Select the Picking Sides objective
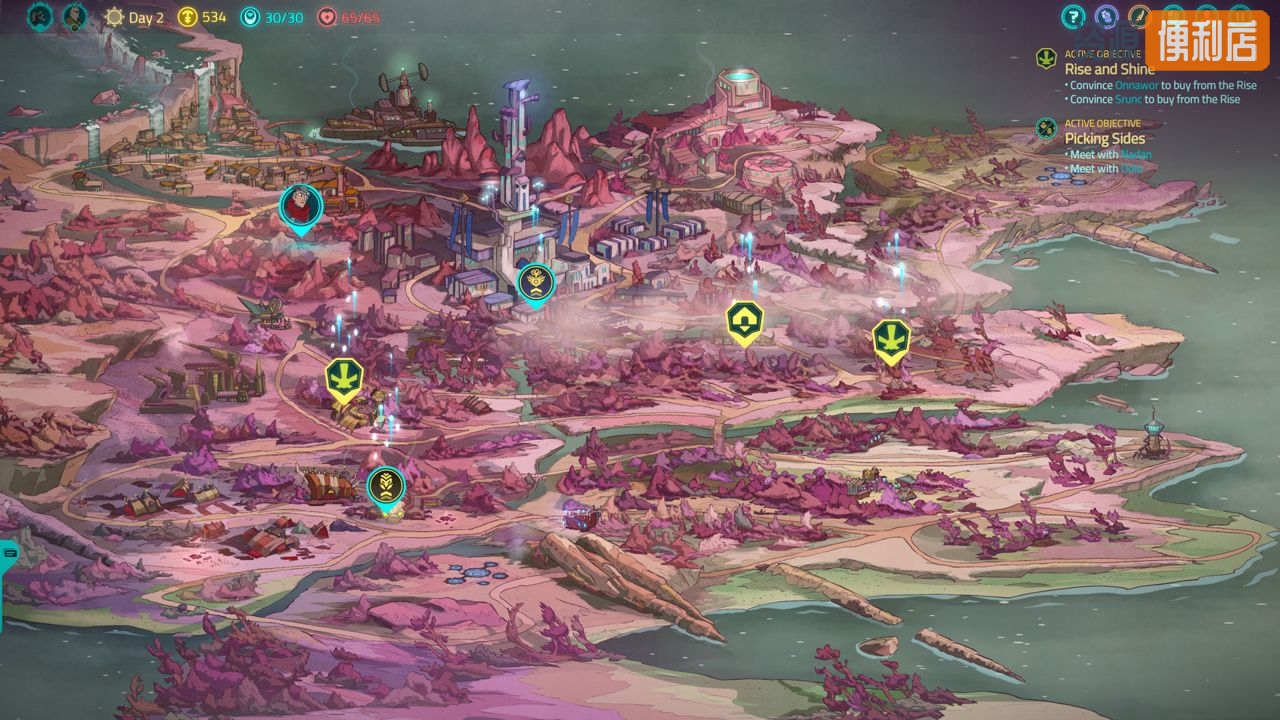 1104,138
